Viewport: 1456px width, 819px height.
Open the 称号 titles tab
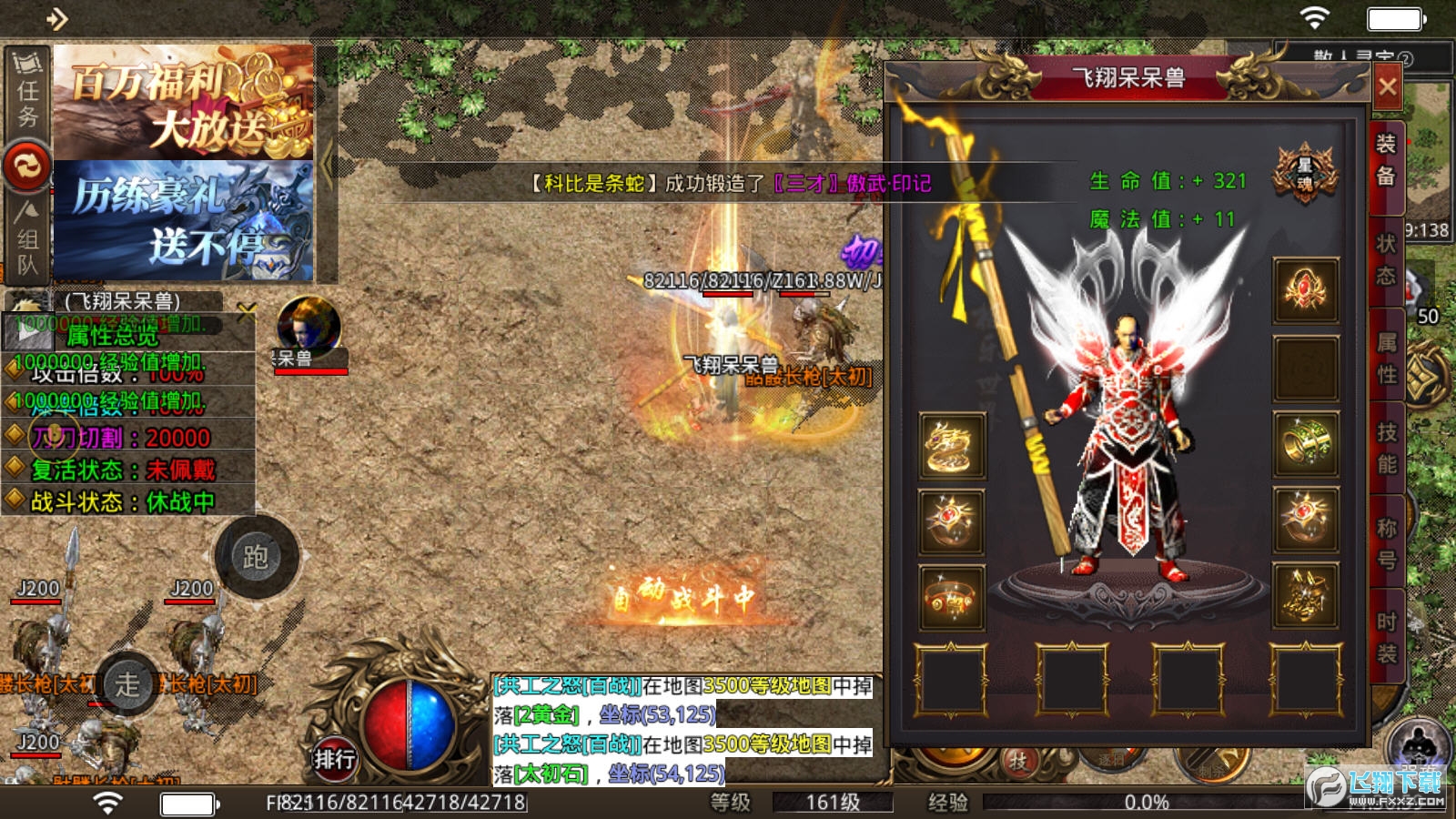click(x=1386, y=543)
